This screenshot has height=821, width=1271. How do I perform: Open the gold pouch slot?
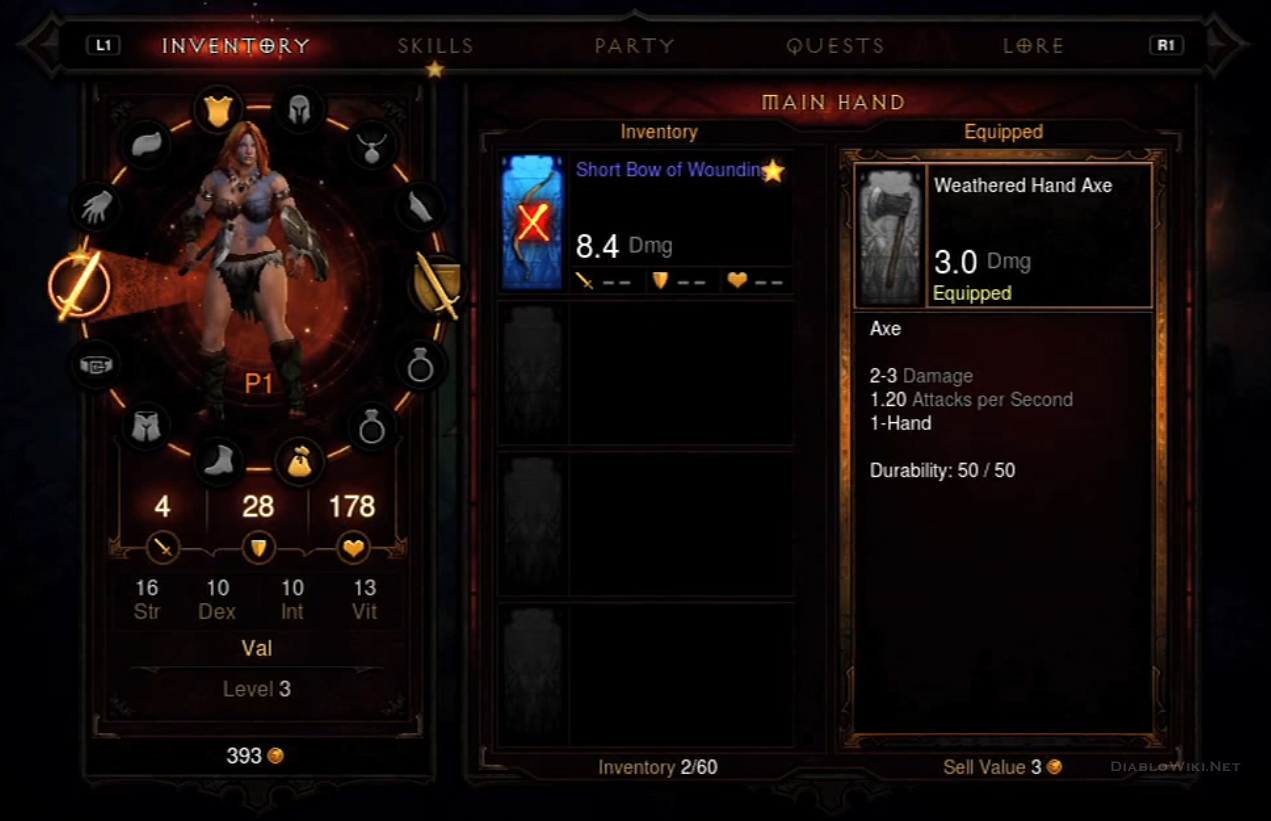click(x=299, y=461)
